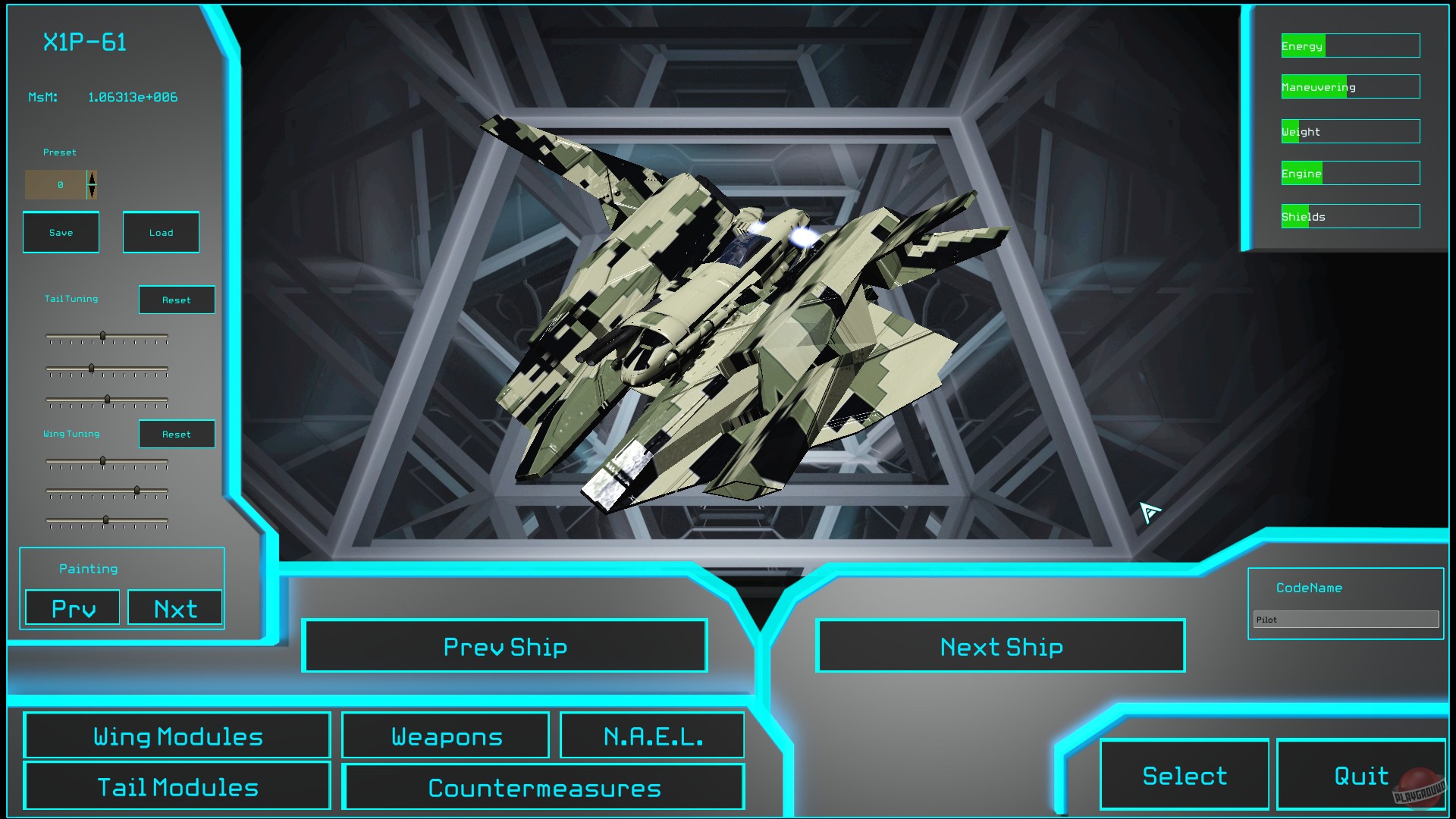This screenshot has width=1456, height=819.
Task: Switch to the next ship
Action: 1001,646
